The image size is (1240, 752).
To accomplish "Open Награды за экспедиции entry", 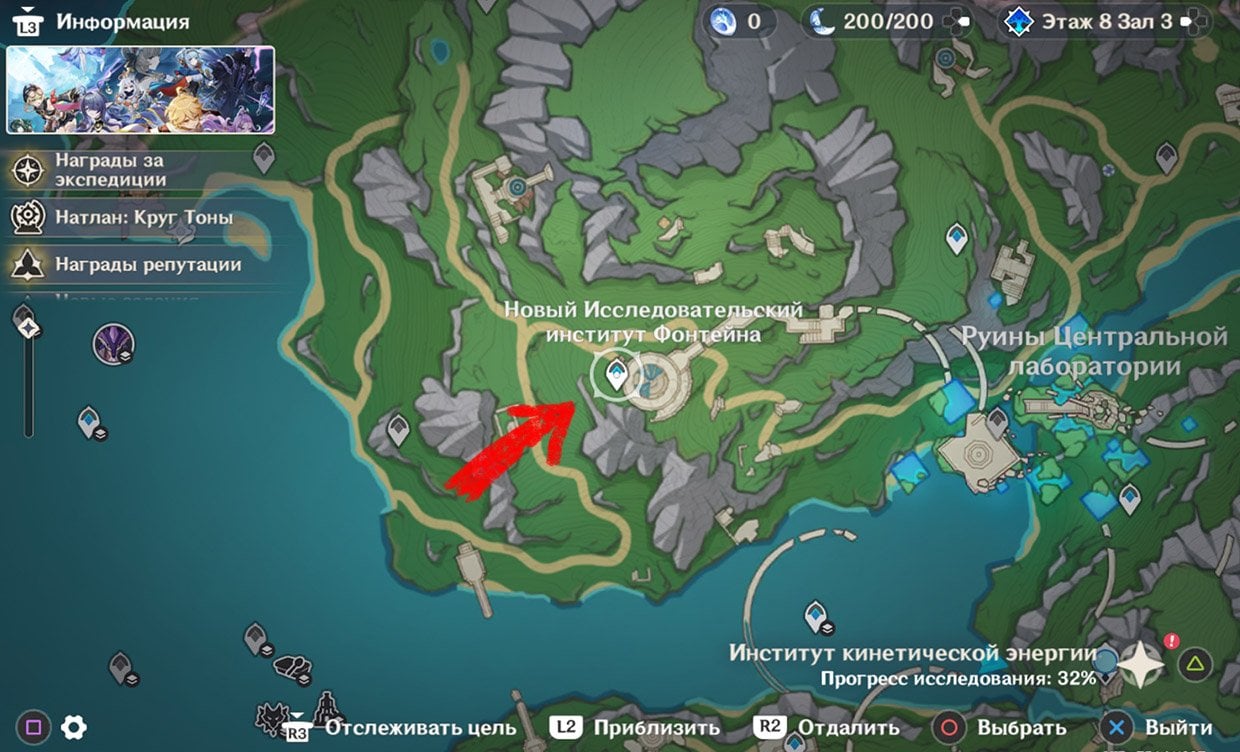I will click(110, 171).
